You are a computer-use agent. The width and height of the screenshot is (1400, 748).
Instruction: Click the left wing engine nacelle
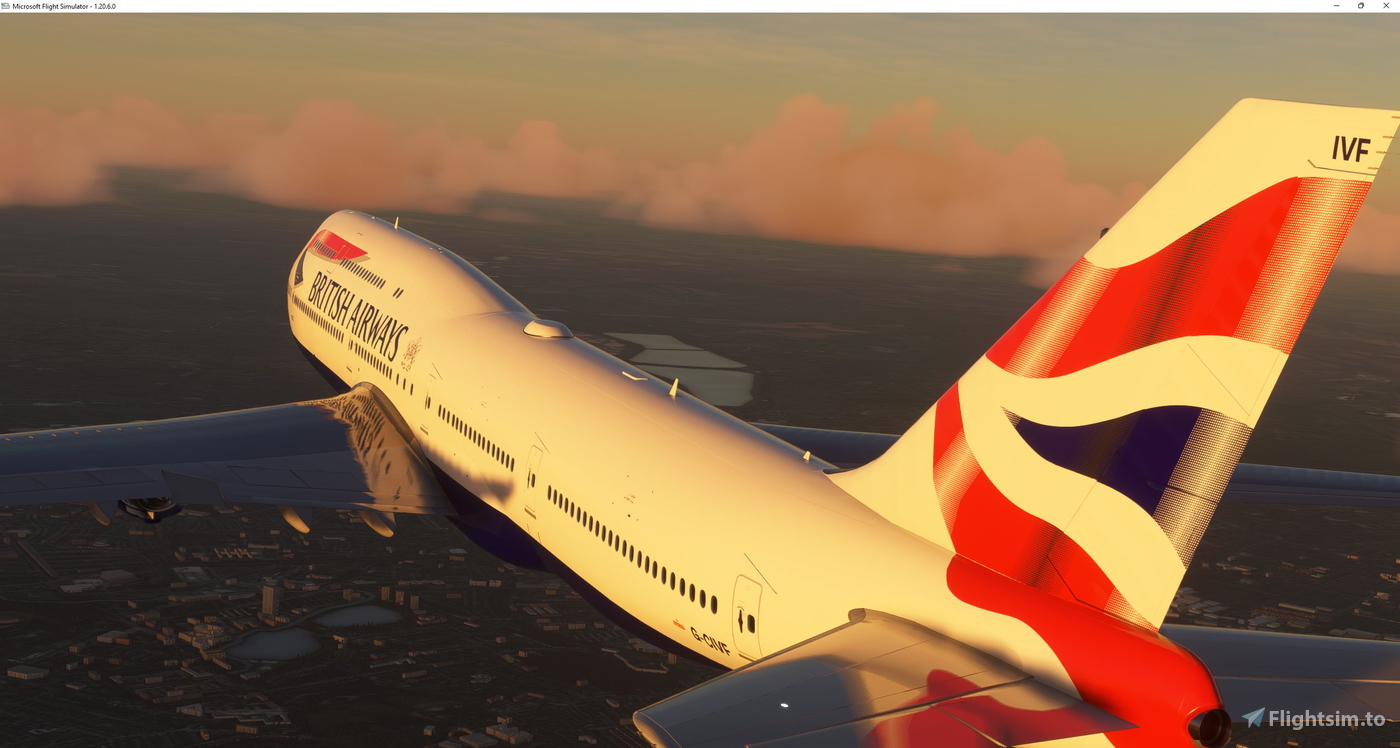[x=150, y=510]
